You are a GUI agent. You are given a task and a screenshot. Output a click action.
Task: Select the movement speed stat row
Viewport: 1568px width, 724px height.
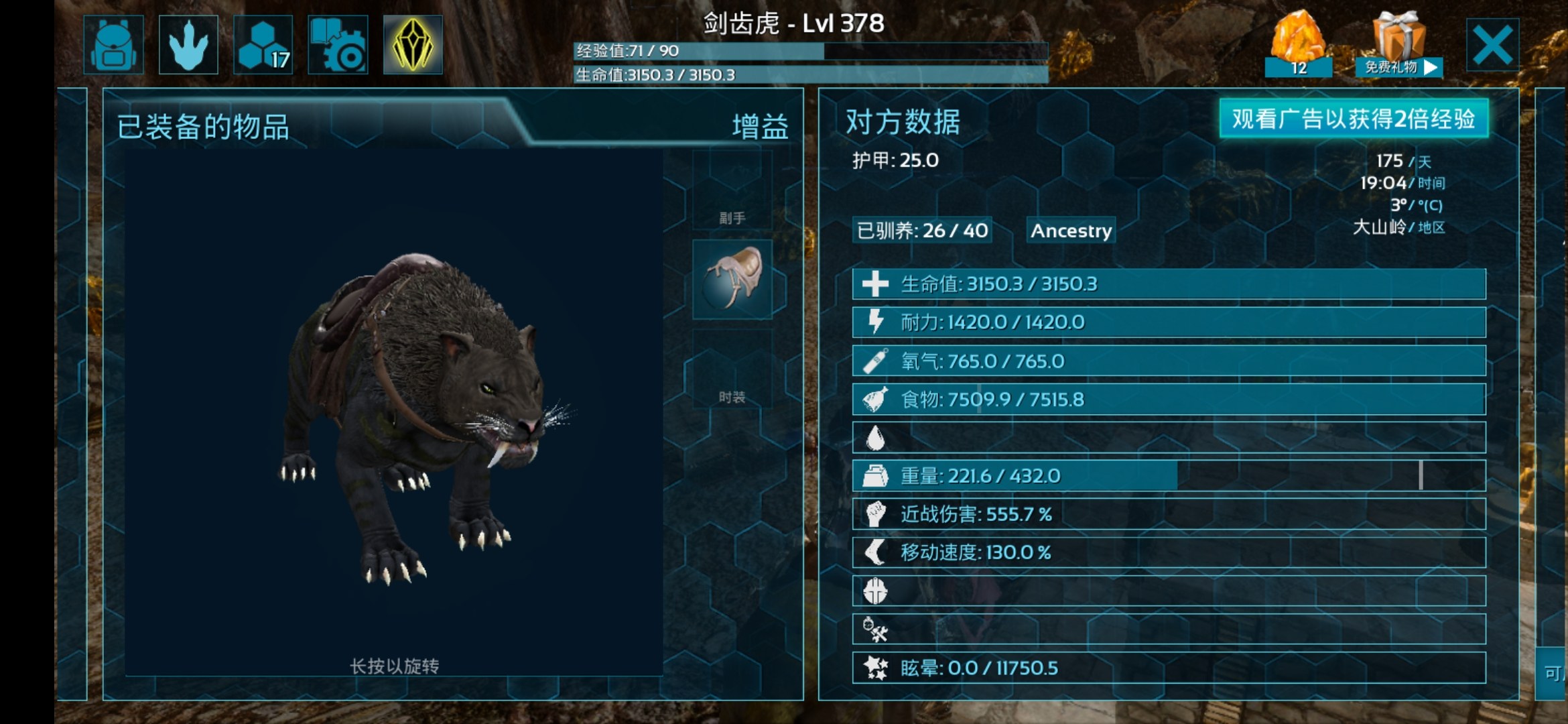tap(1169, 552)
